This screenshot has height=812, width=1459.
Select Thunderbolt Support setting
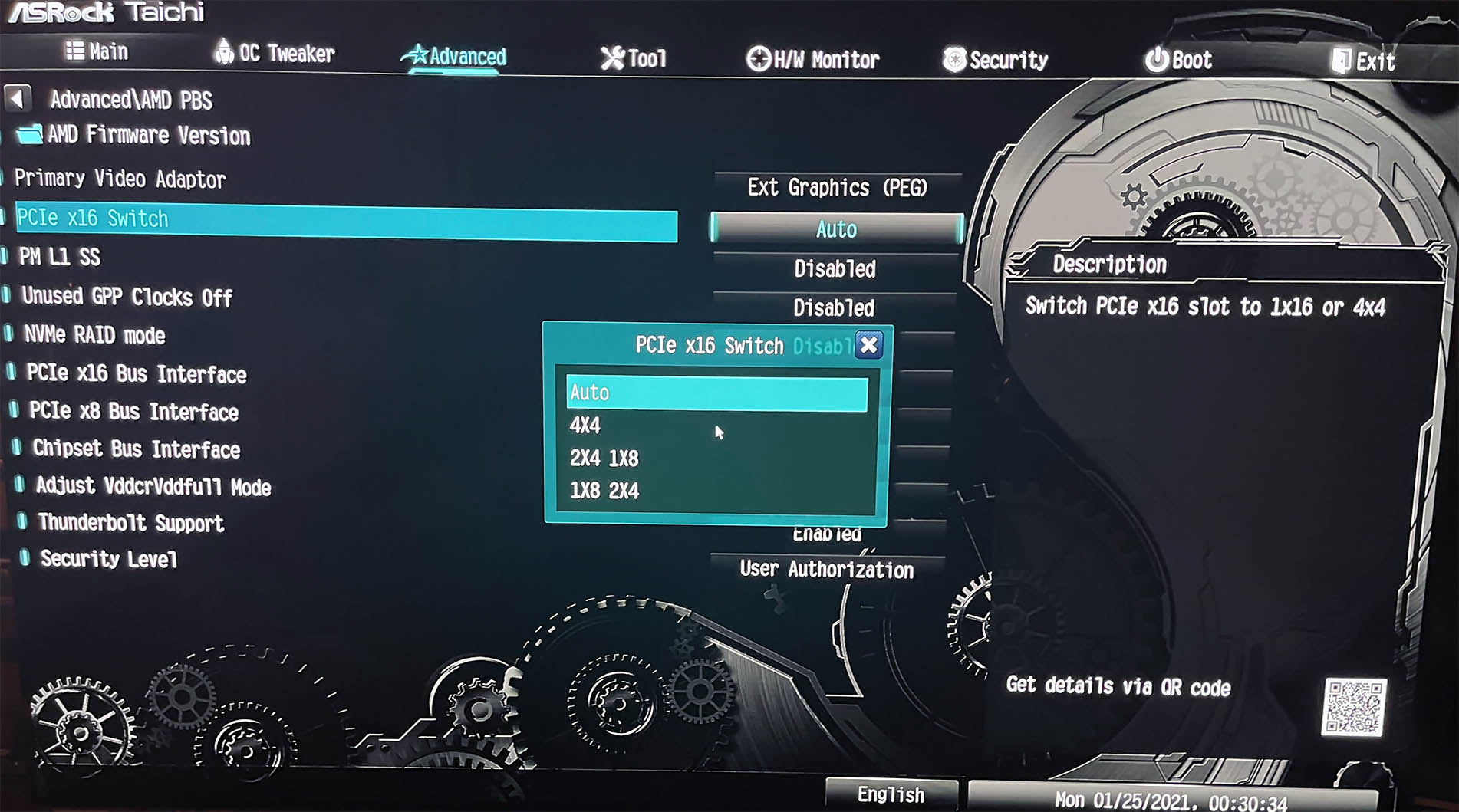(x=130, y=523)
